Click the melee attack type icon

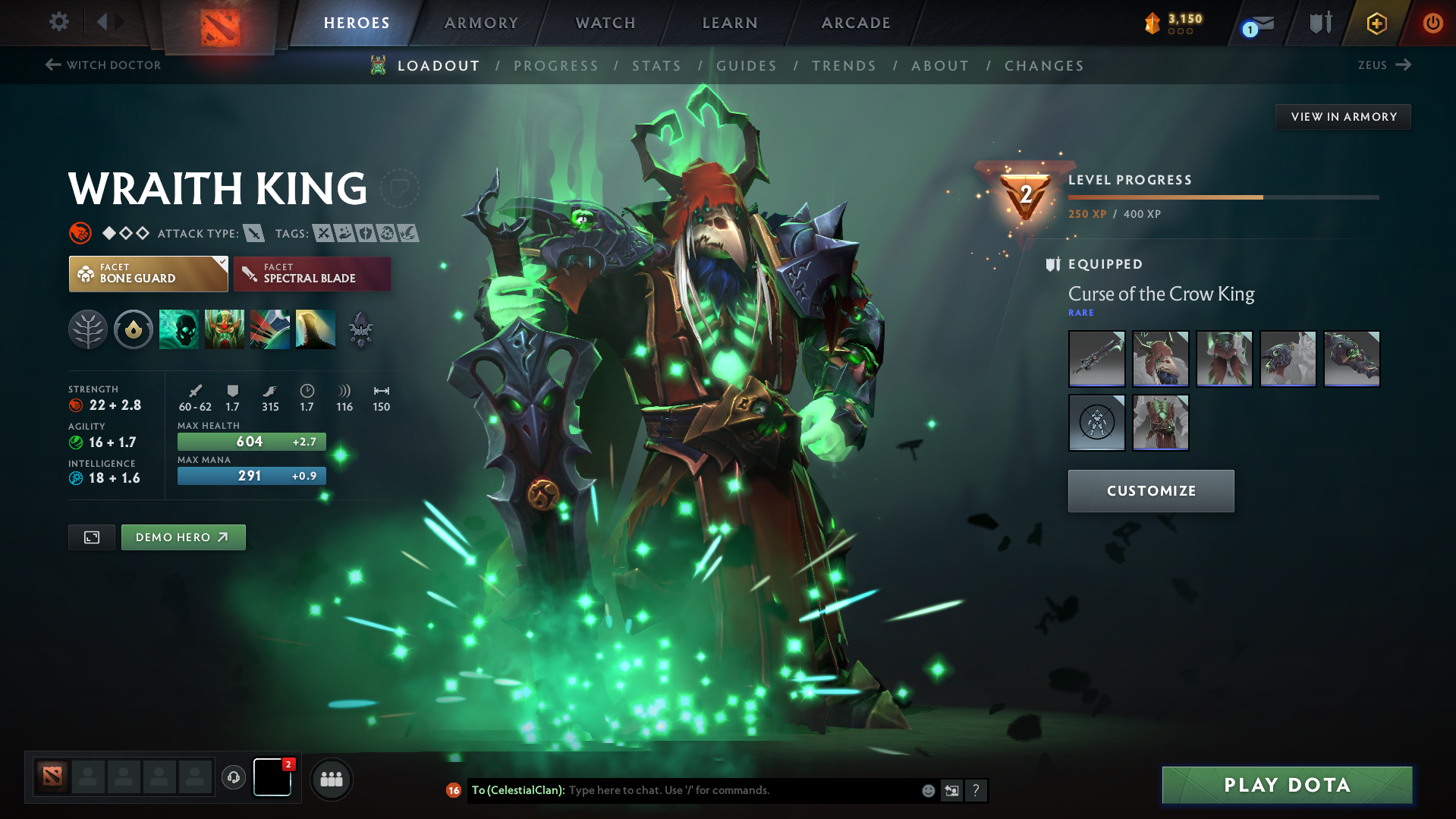[253, 233]
